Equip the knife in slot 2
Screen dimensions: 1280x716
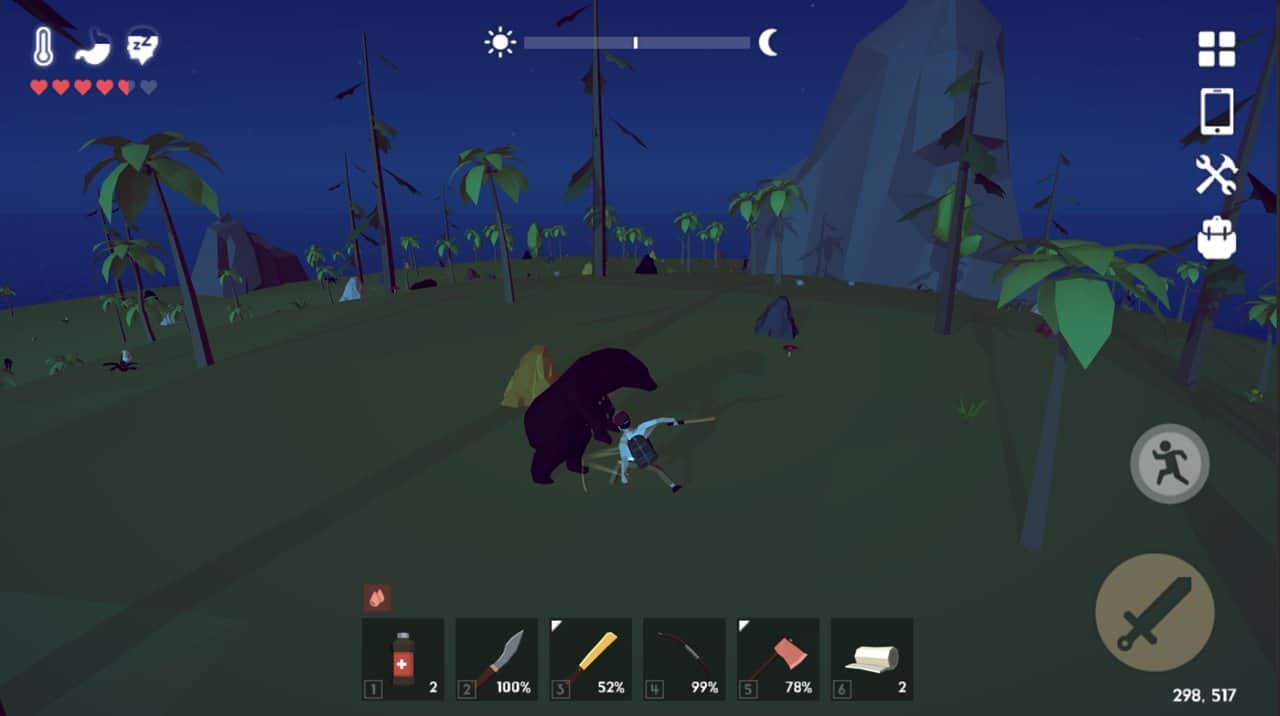[x=497, y=658]
